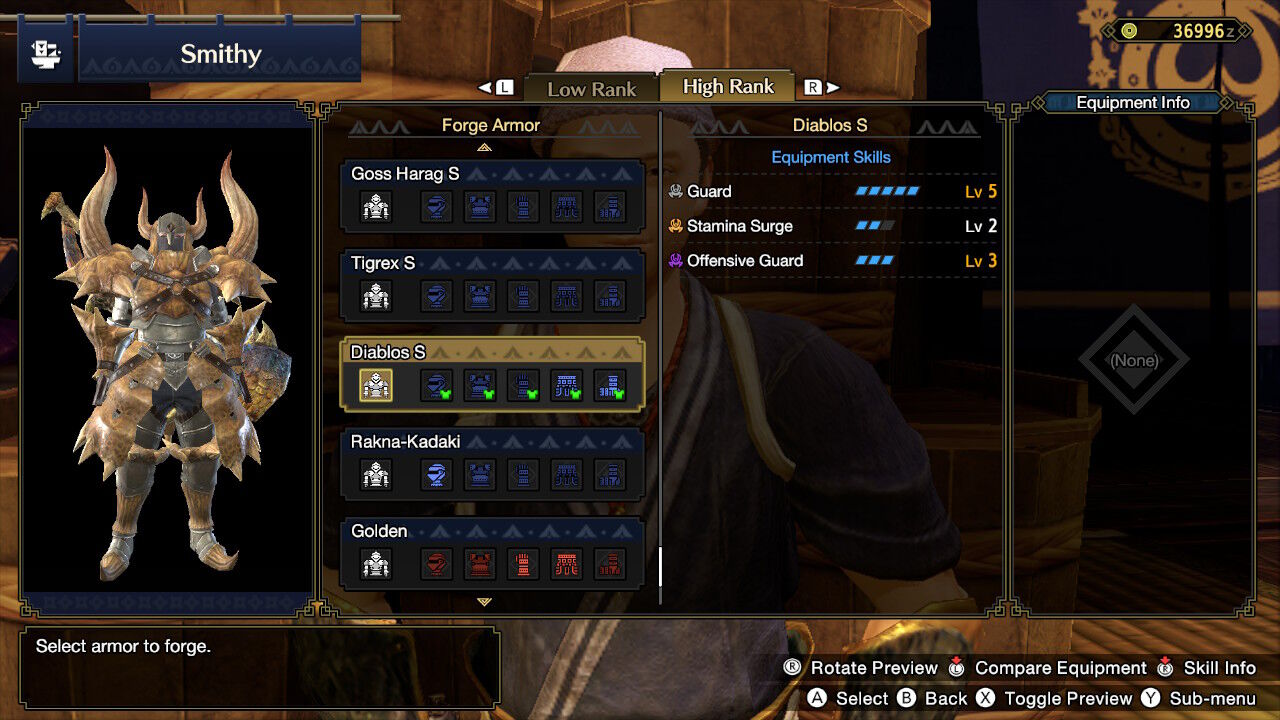Click the up arrow above Forge Armor list
Screen dimensions: 1280x720
485,147
